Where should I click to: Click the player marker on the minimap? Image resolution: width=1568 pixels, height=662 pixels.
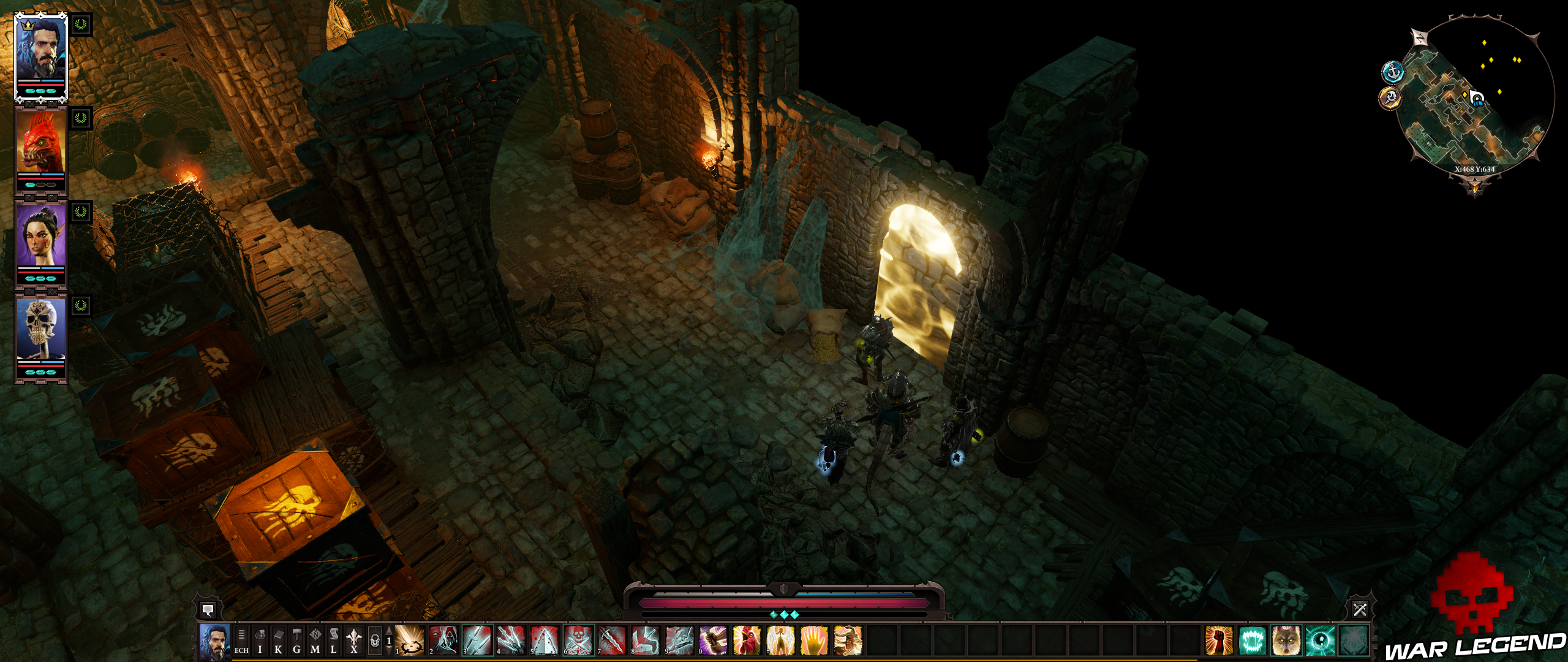click(1476, 98)
